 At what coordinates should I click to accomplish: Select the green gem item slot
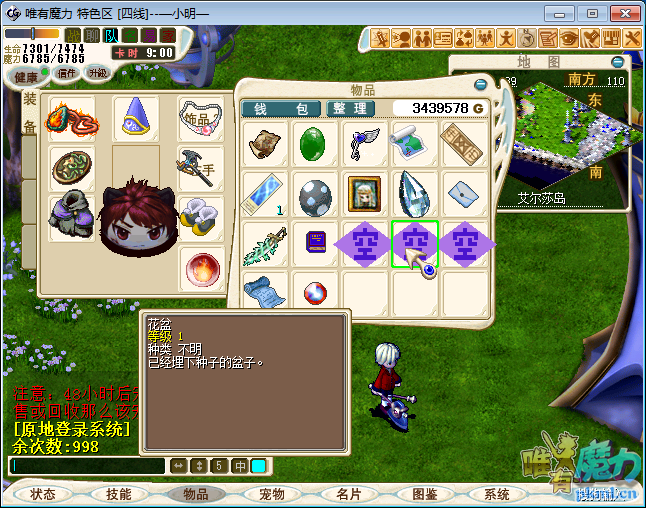(x=315, y=143)
